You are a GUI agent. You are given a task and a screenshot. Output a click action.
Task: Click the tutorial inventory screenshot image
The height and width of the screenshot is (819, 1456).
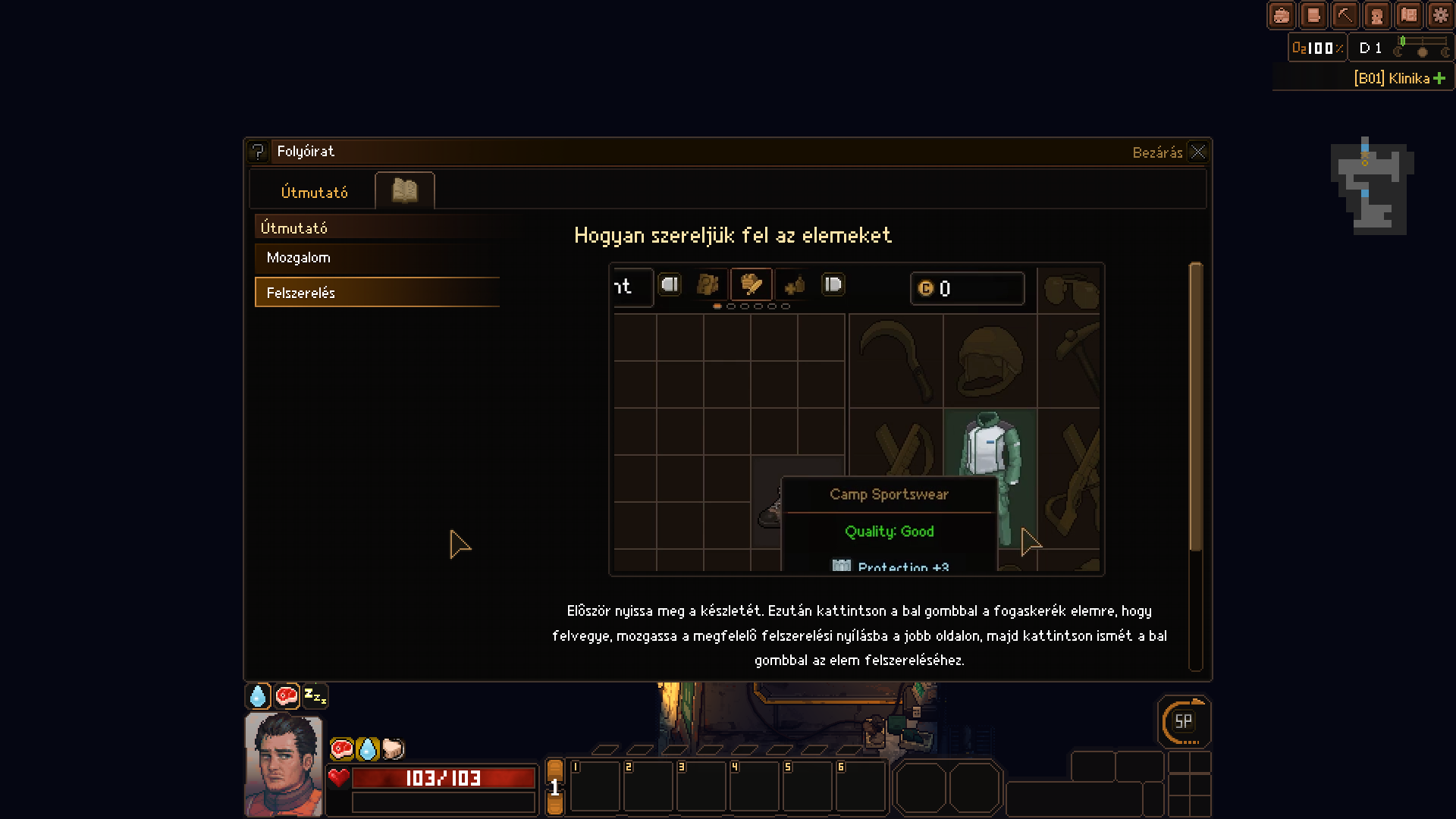click(856, 419)
